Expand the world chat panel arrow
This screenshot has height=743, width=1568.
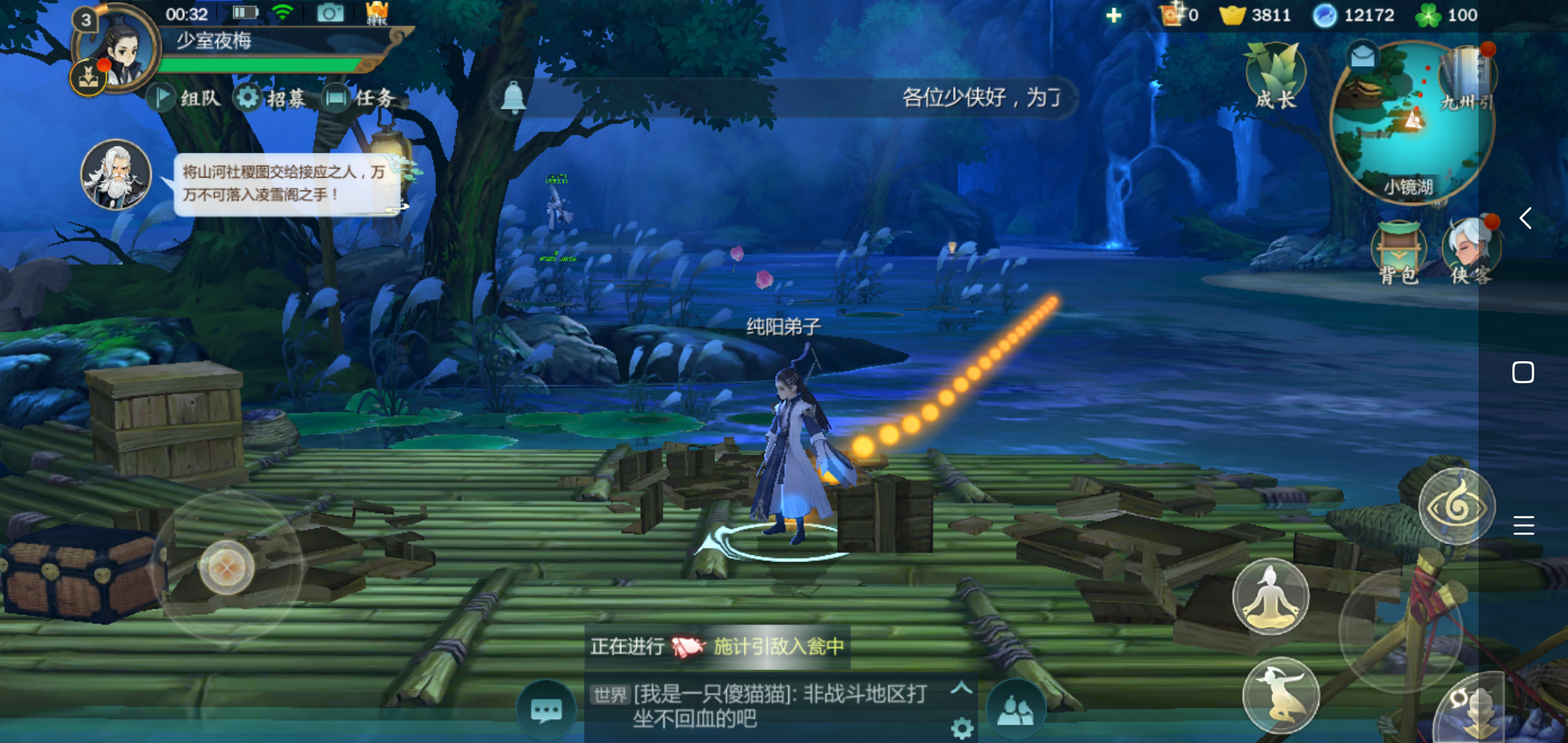961,687
